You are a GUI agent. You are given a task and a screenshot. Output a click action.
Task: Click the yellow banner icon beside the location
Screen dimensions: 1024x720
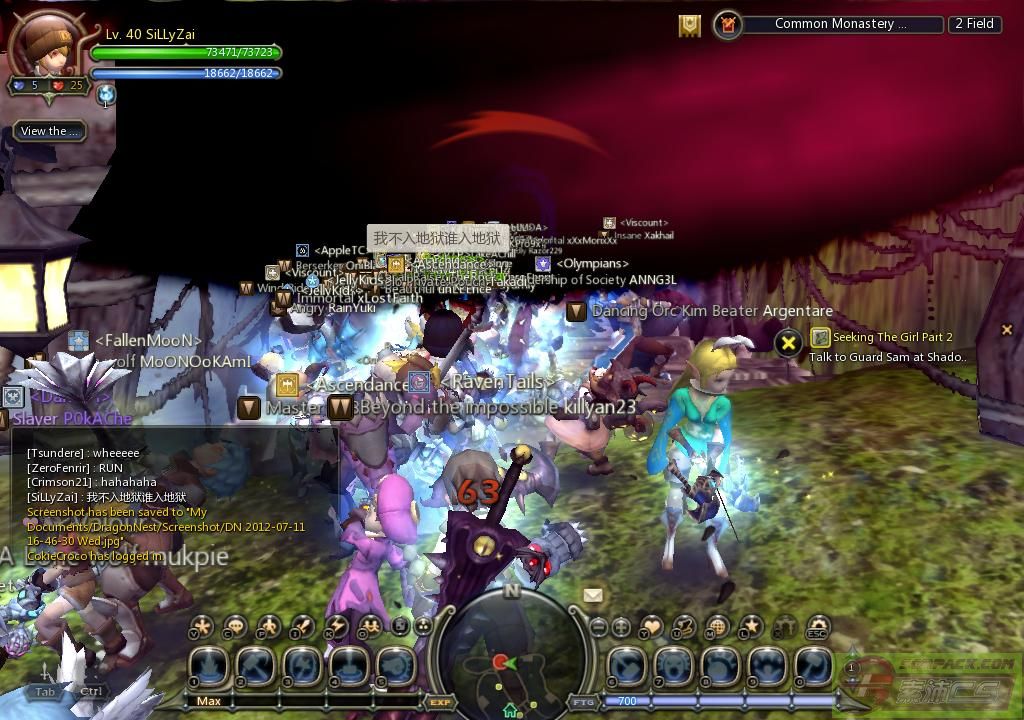(x=689, y=25)
